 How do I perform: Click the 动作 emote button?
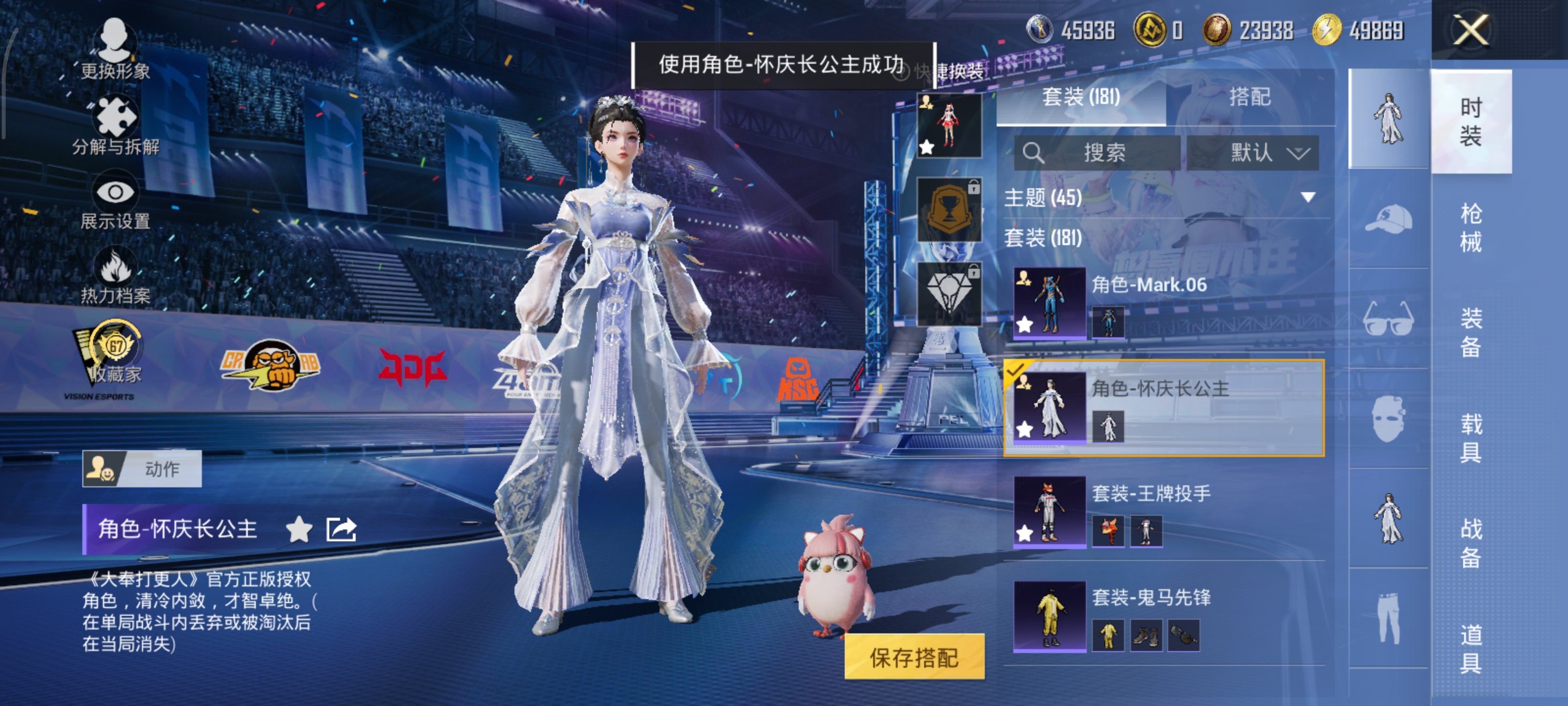point(142,468)
